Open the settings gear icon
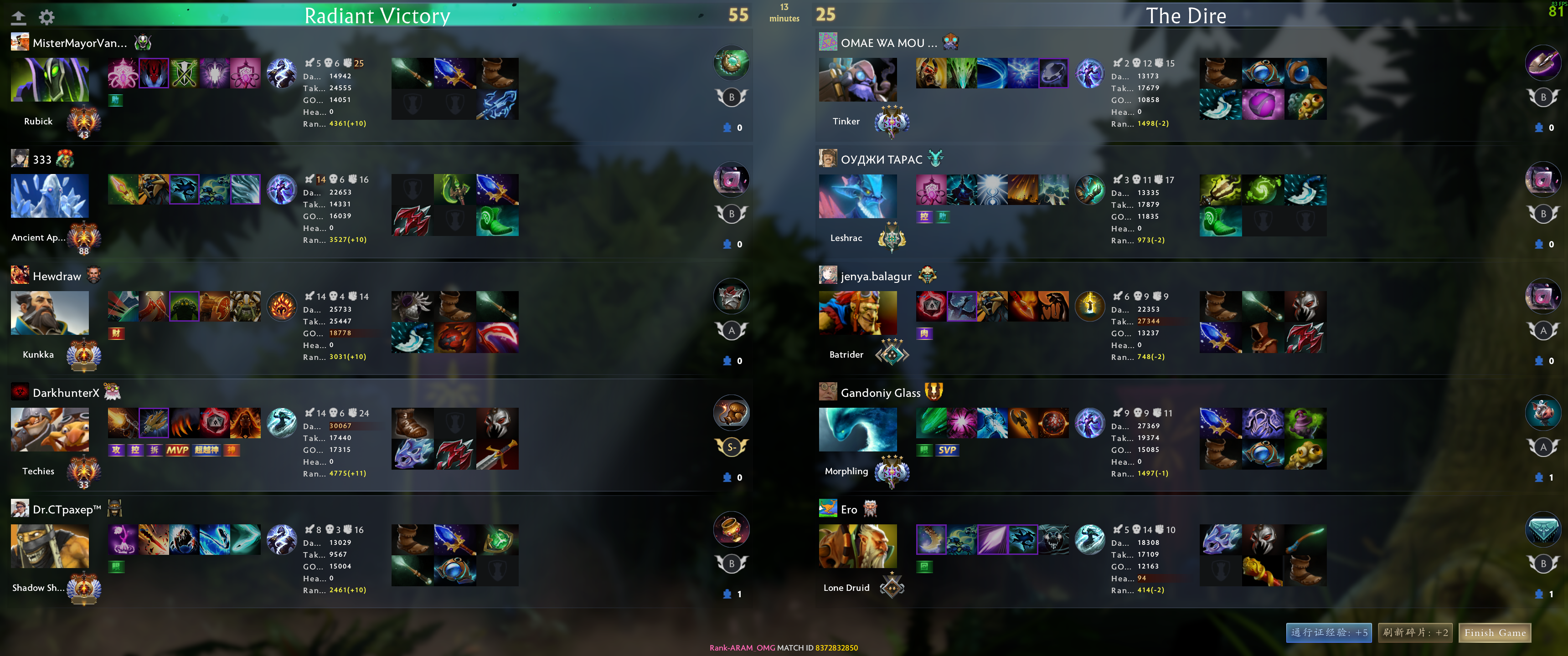Viewport: 1568px width, 656px height. [x=47, y=17]
